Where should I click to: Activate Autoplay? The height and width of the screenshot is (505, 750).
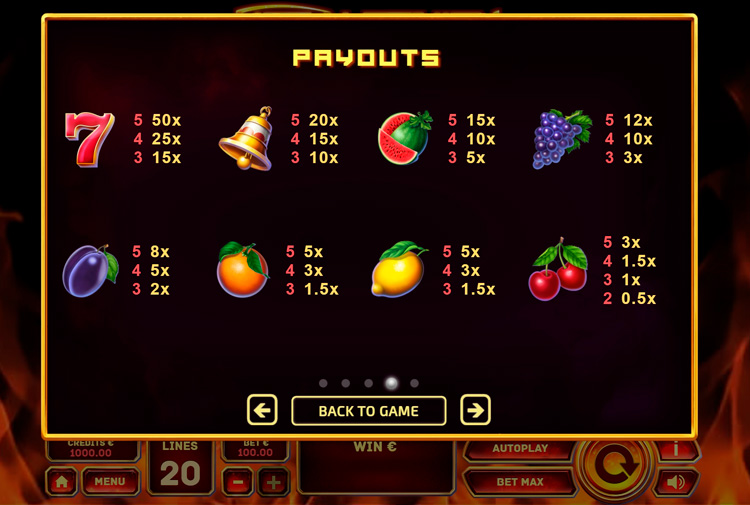click(x=519, y=449)
